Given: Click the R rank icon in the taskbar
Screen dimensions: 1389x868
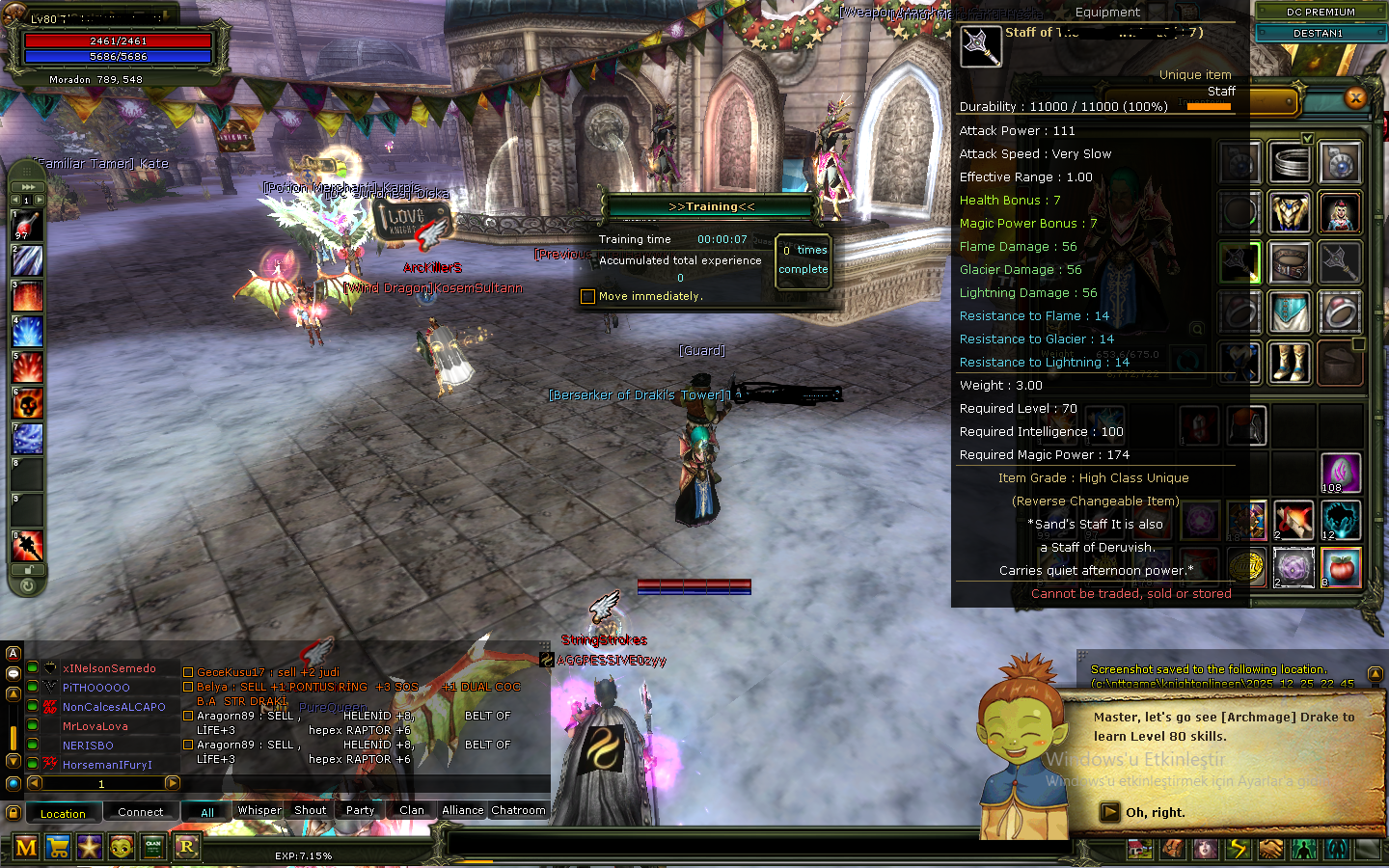Looking at the screenshot, I should coord(187,847).
